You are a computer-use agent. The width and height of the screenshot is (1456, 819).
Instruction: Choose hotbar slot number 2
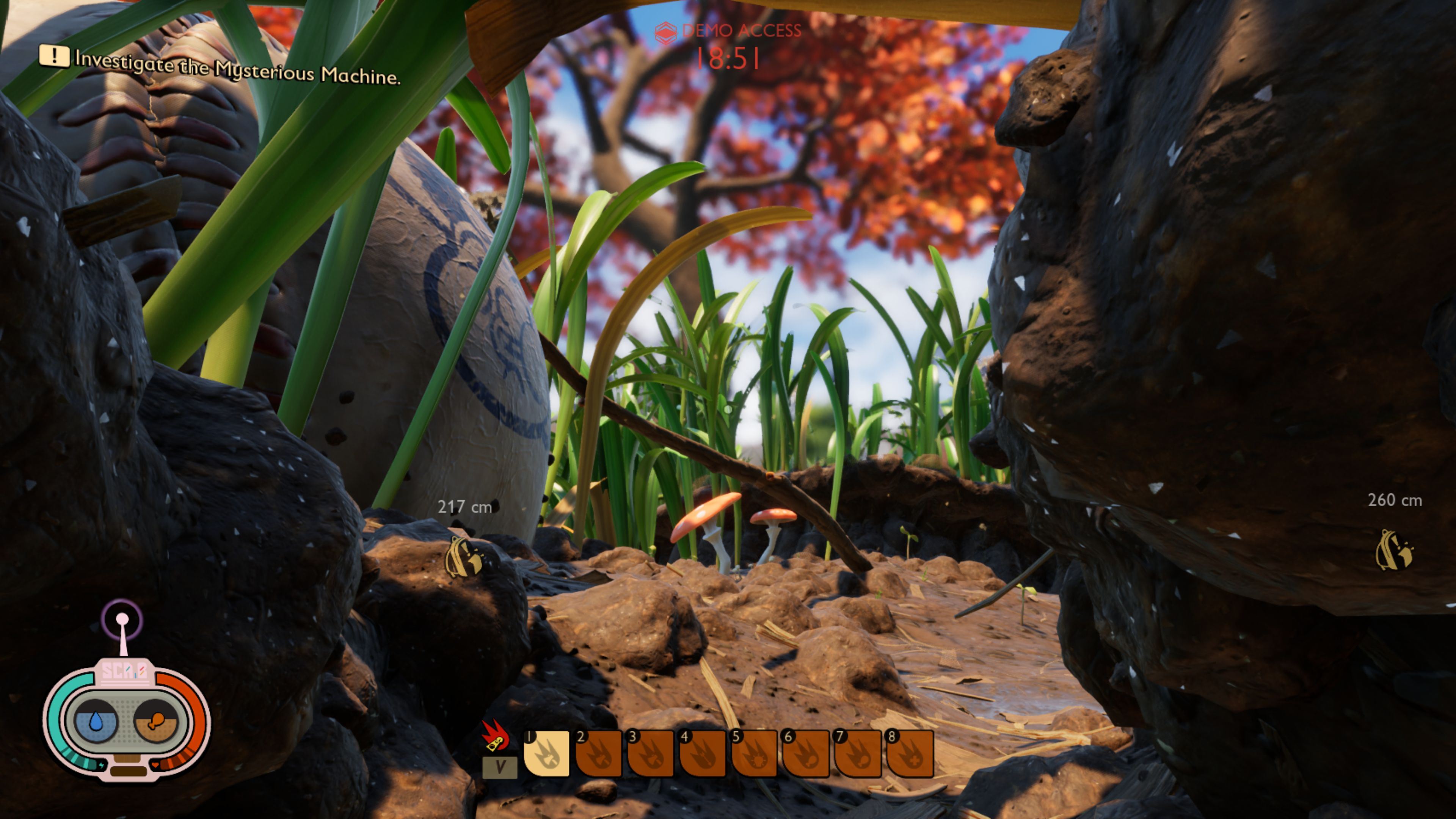[599, 753]
